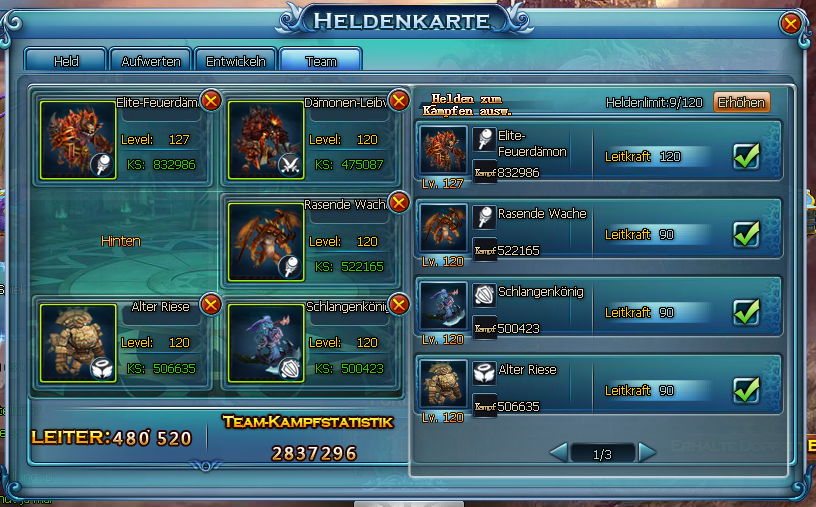Uncheck Elite-Feuerdämon in the hero list
816x507 pixels.
click(748, 156)
